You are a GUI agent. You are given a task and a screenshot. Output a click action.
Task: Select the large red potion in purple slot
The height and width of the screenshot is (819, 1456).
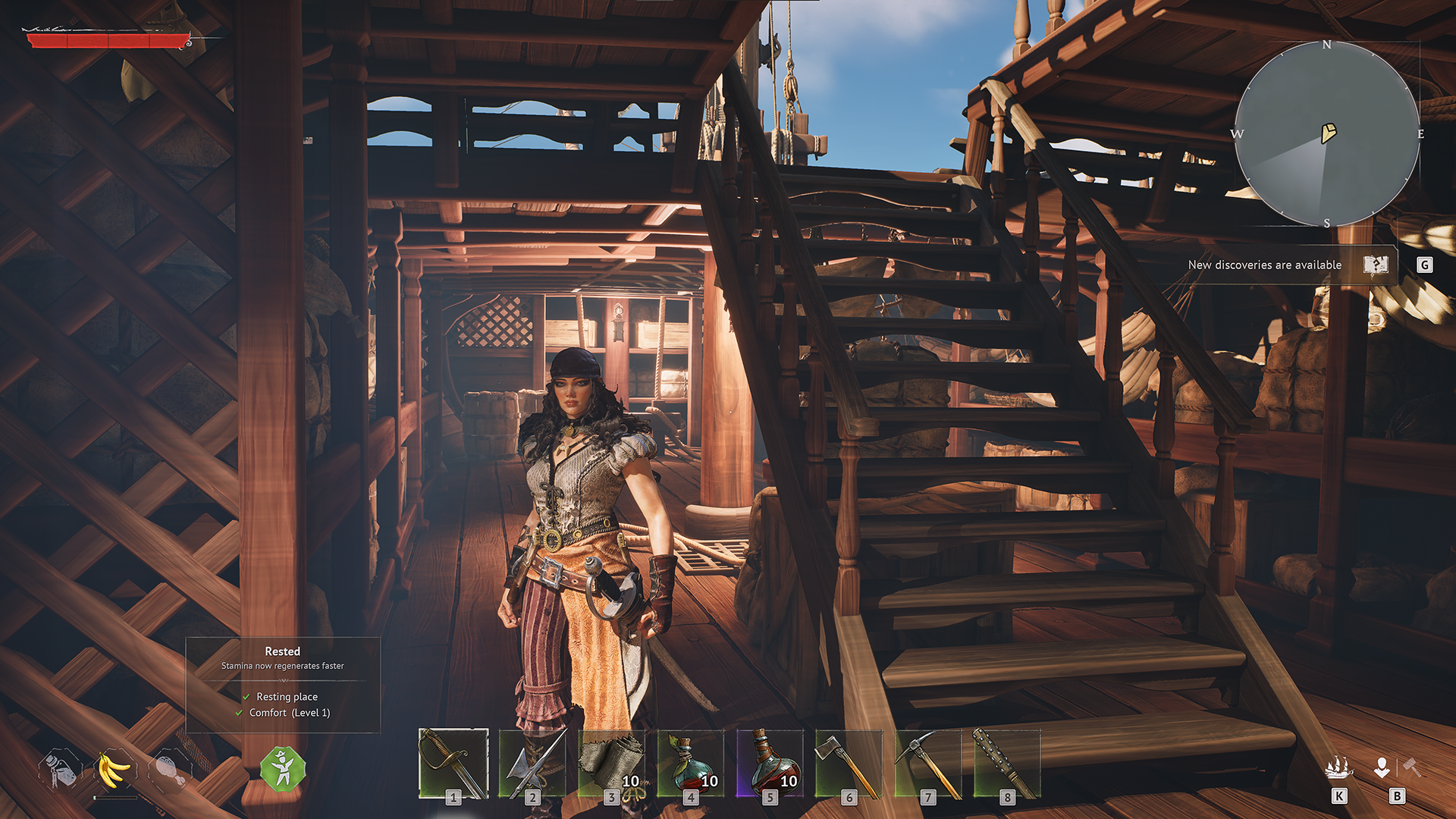click(x=769, y=764)
